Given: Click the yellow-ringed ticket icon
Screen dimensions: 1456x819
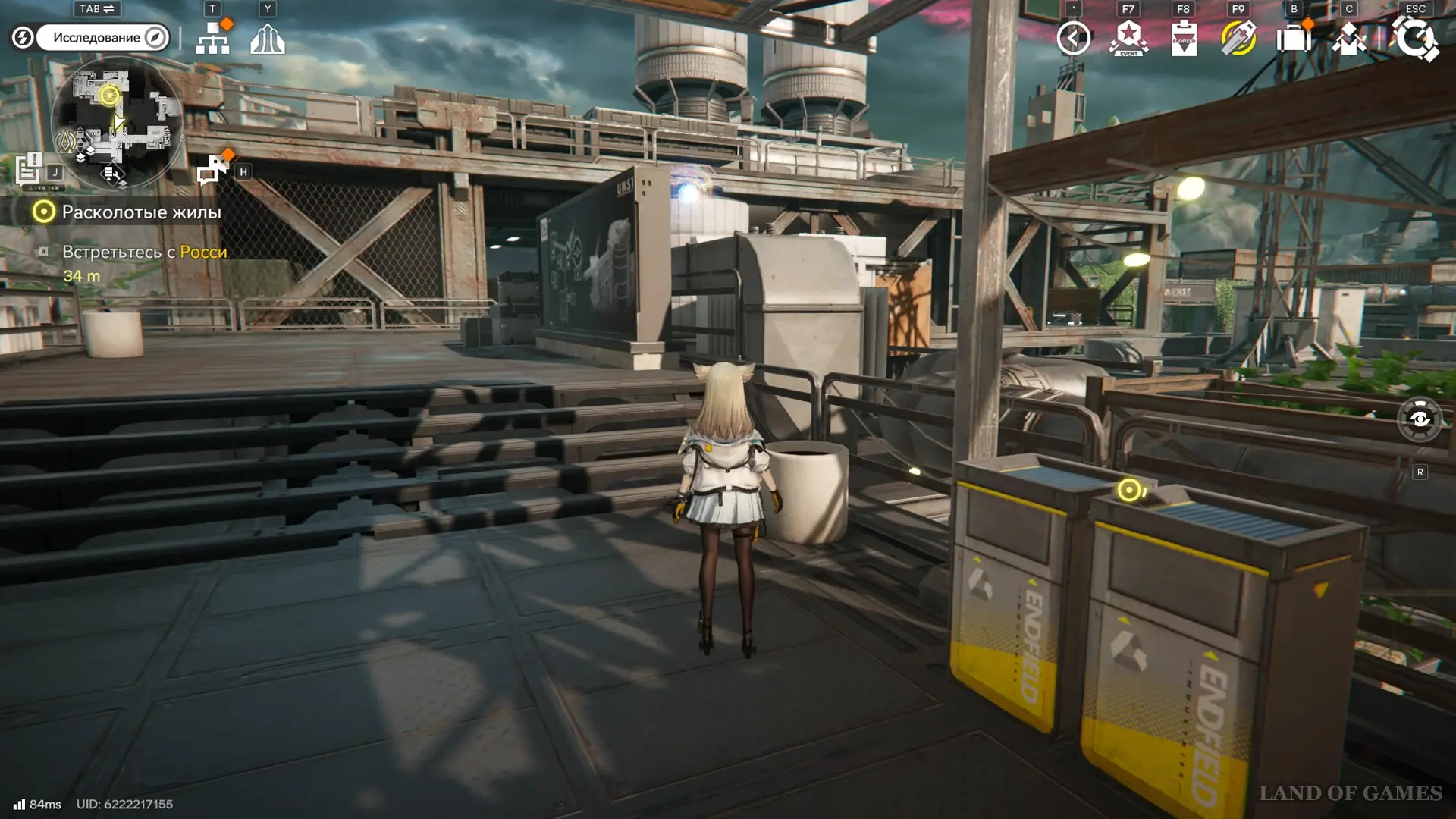Looking at the screenshot, I should click(x=1238, y=38).
